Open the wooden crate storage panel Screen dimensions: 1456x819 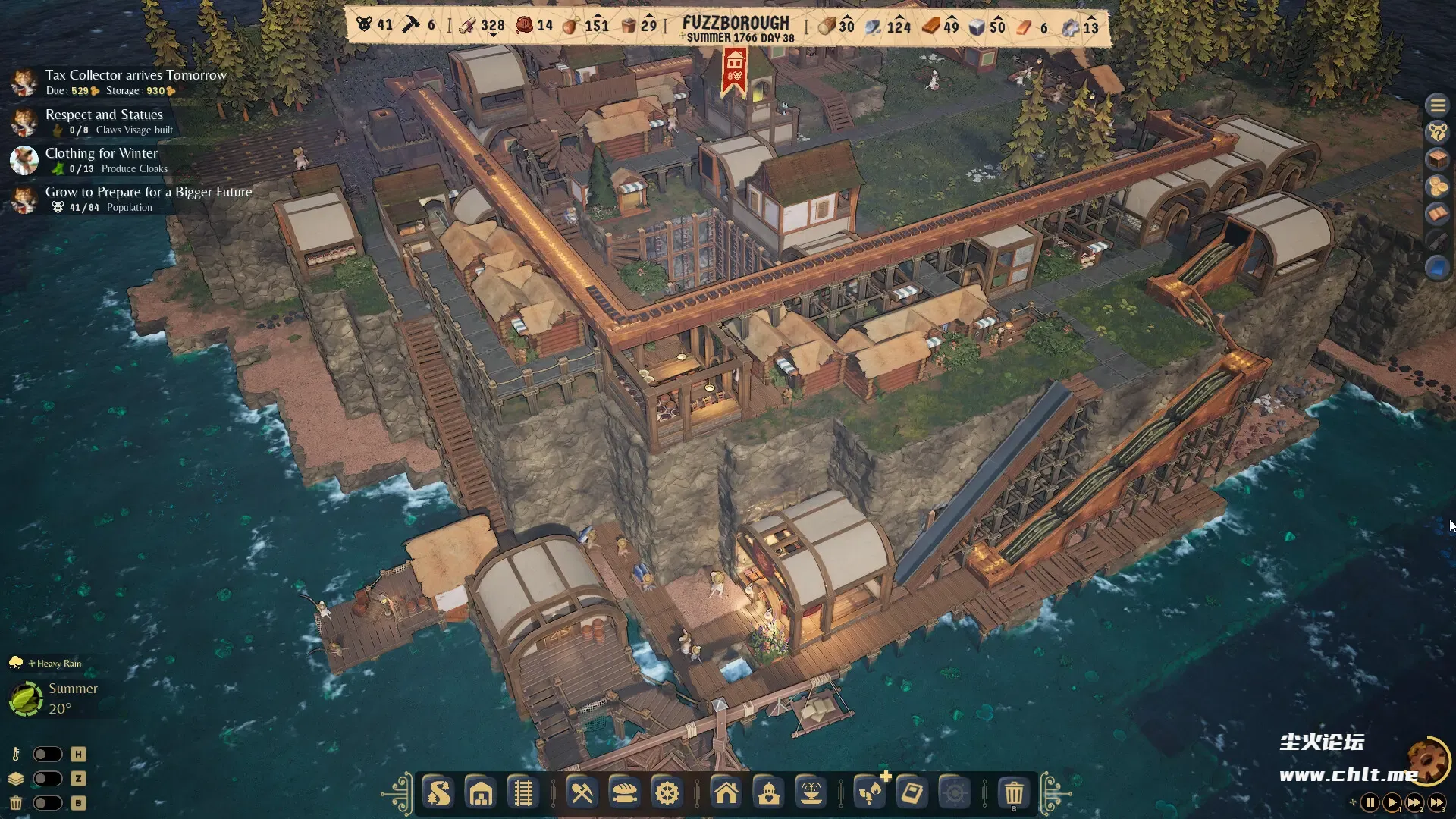[x=1437, y=159]
